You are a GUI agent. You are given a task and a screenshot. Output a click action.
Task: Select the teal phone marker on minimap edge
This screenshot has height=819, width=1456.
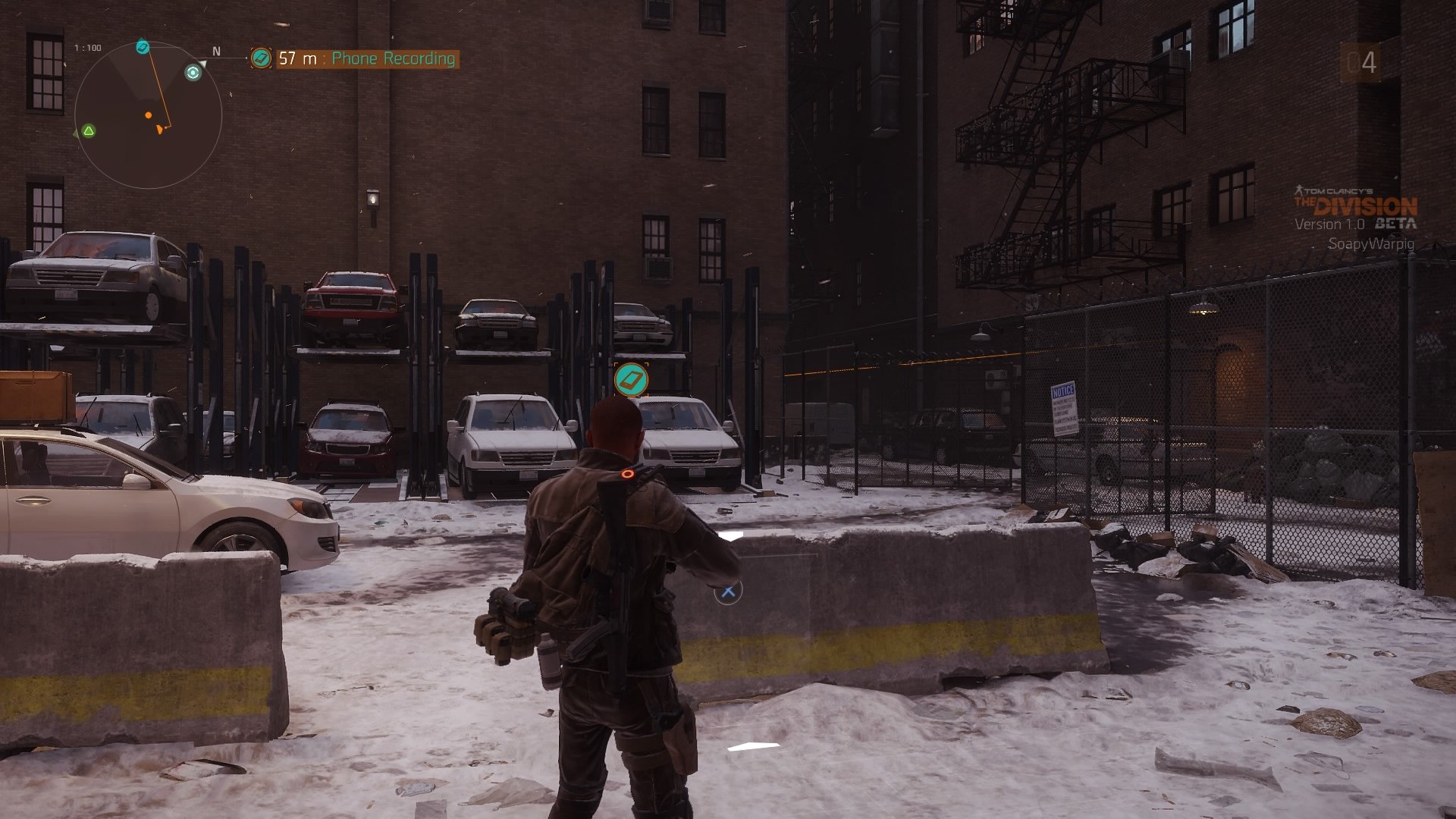[143, 48]
